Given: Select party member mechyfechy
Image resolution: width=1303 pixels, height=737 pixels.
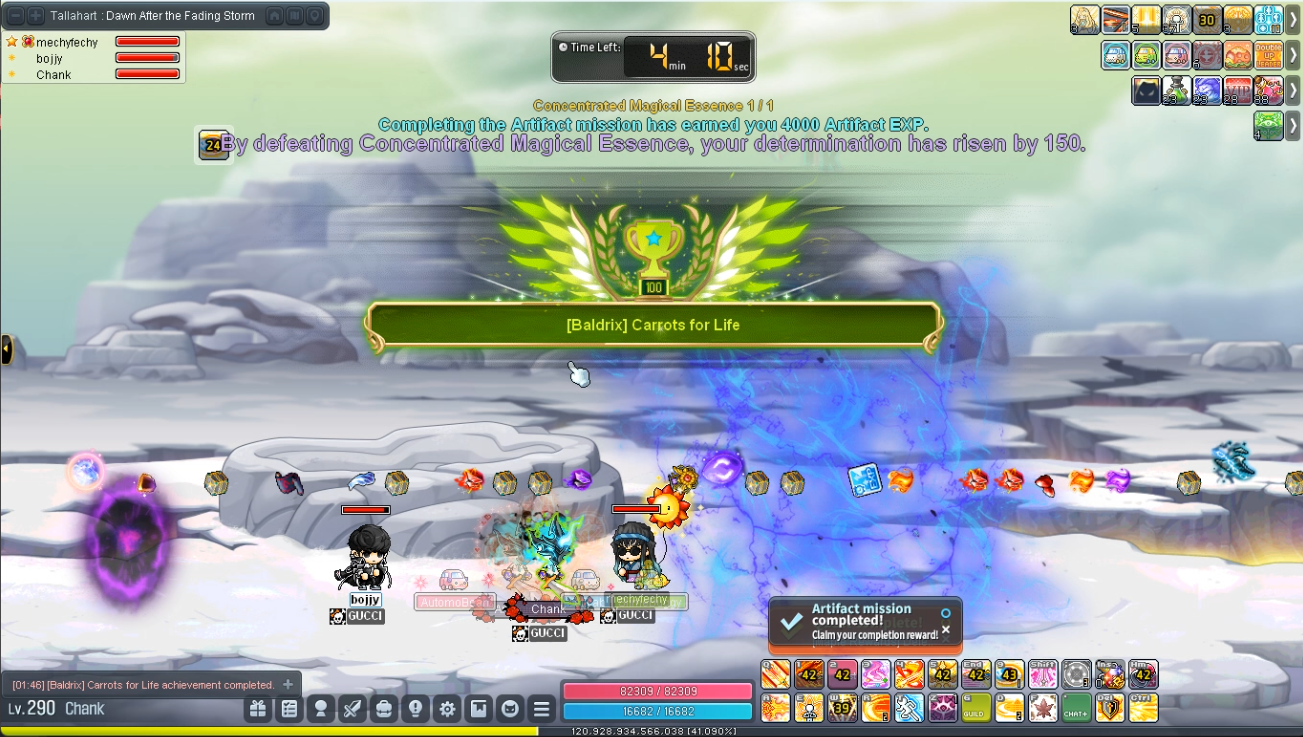Looking at the screenshot, I should 66,43.
